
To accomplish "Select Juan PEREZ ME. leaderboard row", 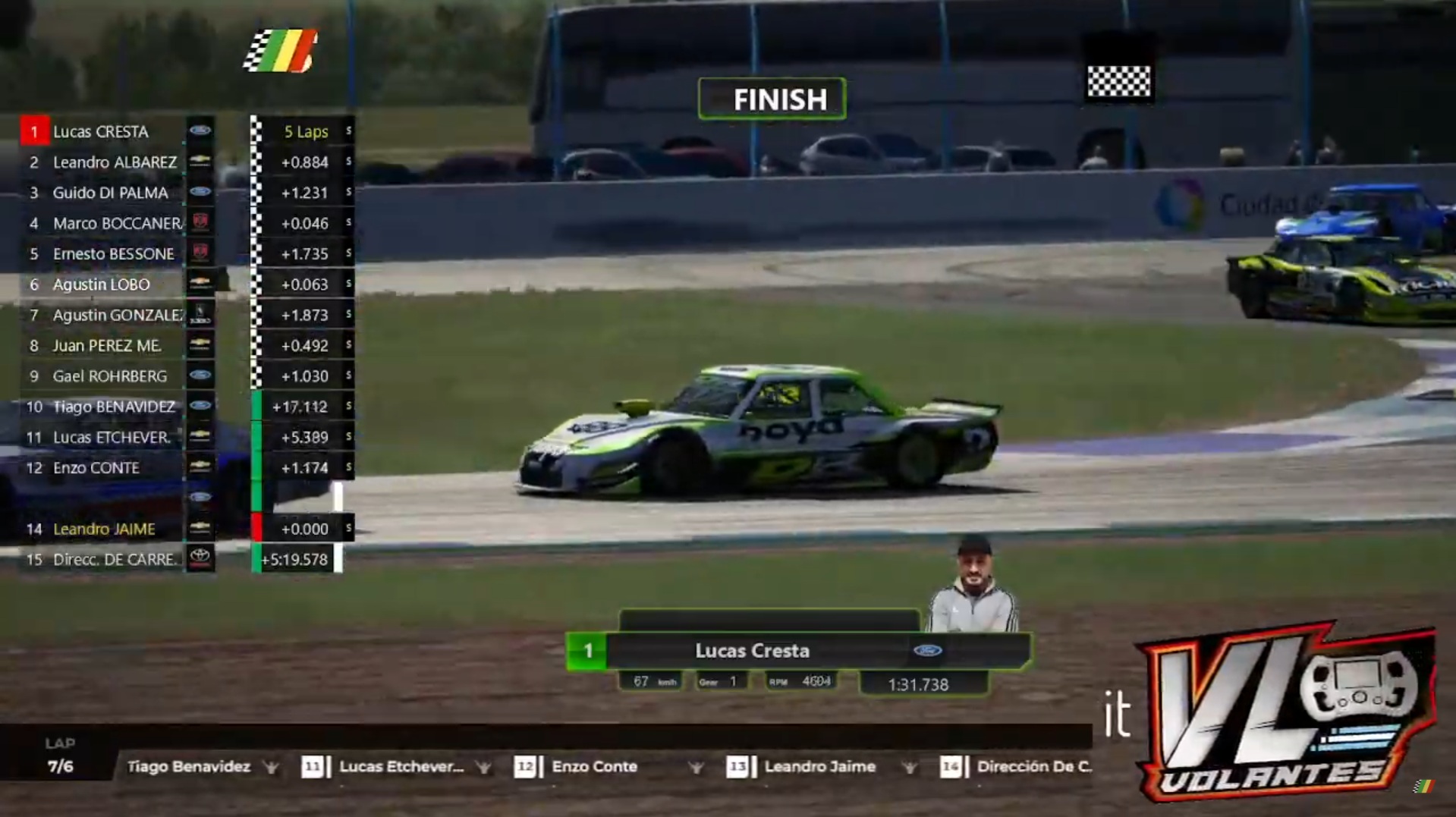I will click(x=106, y=346).
